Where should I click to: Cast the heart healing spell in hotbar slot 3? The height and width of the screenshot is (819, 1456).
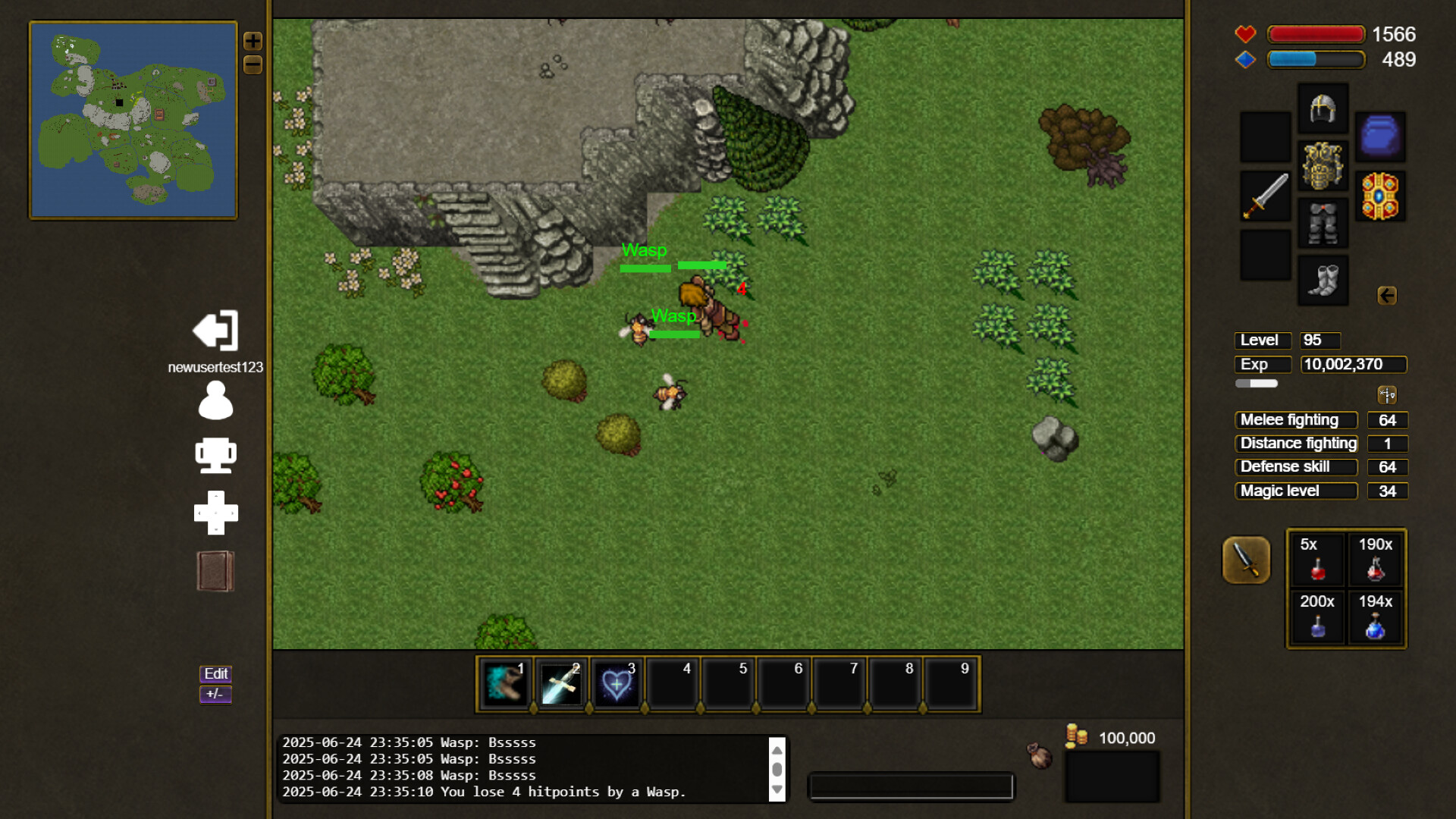pos(617,683)
